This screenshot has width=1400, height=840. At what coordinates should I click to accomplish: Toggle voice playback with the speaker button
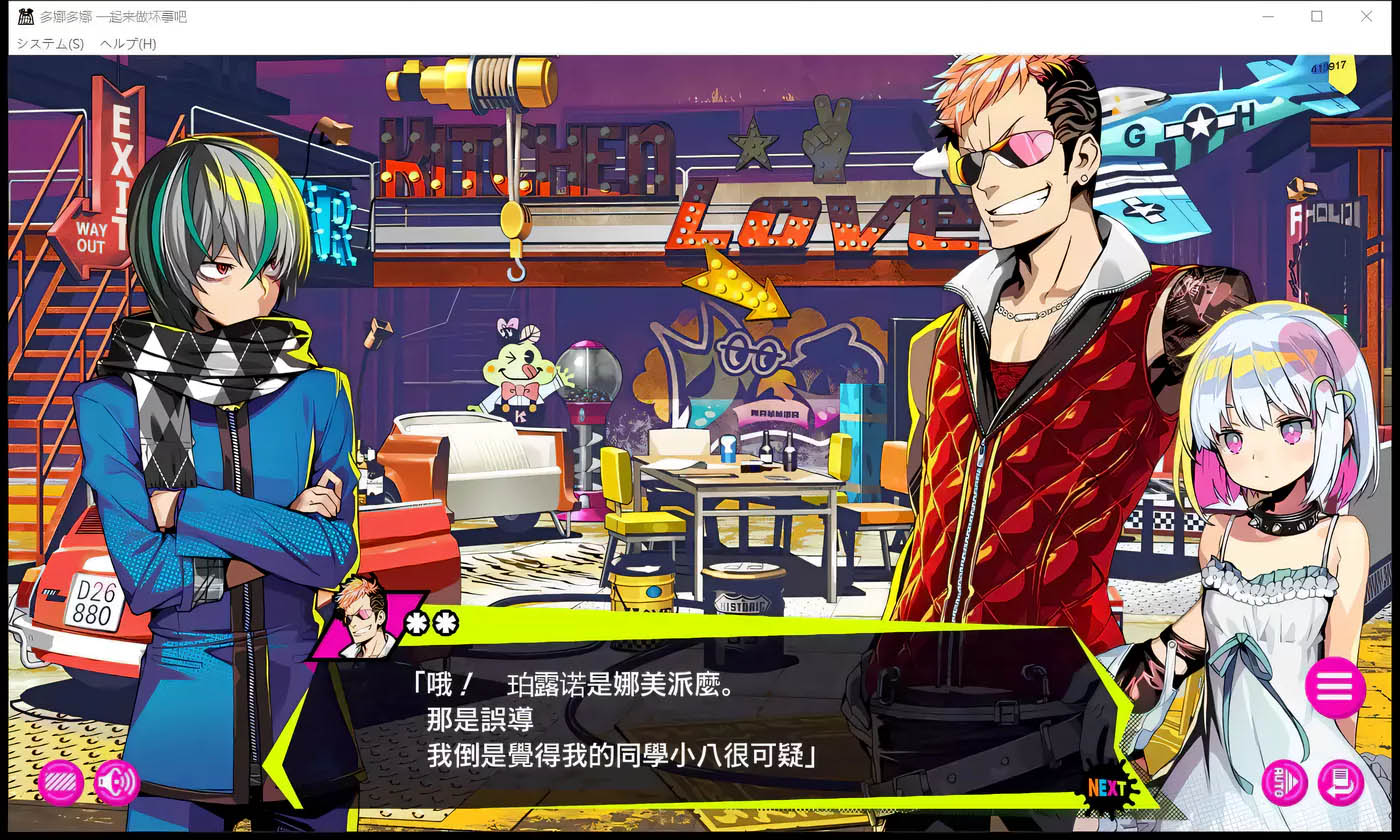pos(117,784)
